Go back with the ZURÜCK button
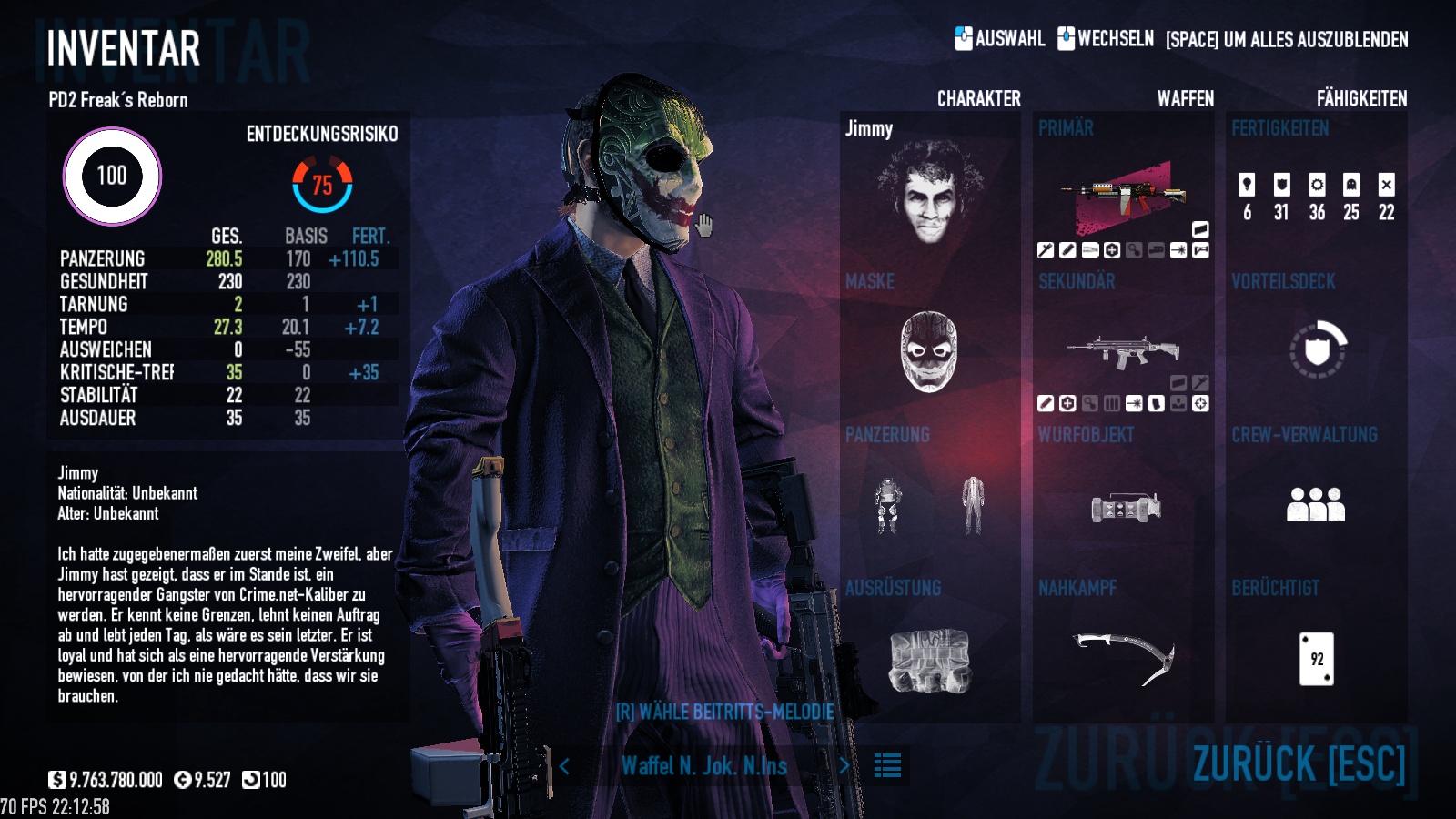 1299,763
